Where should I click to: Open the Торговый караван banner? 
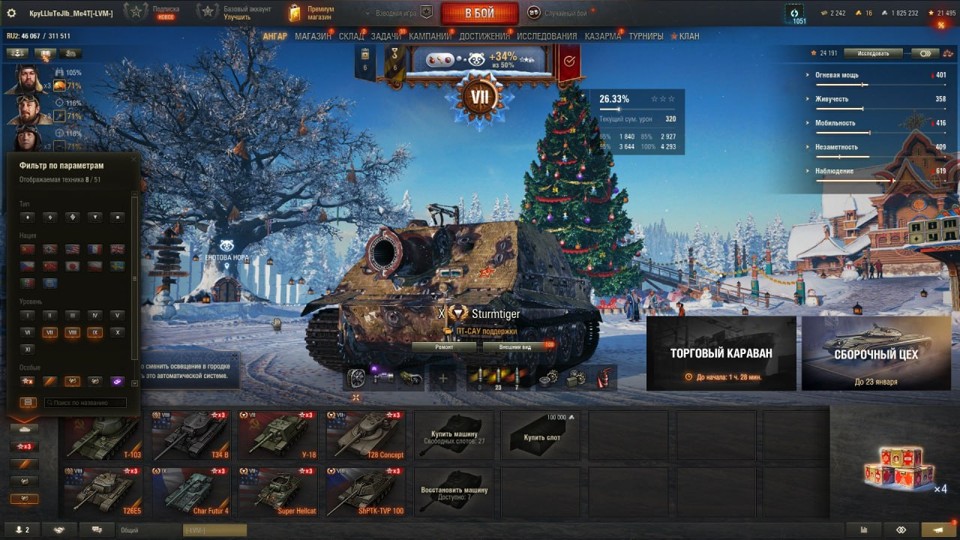(x=721, y=353)
